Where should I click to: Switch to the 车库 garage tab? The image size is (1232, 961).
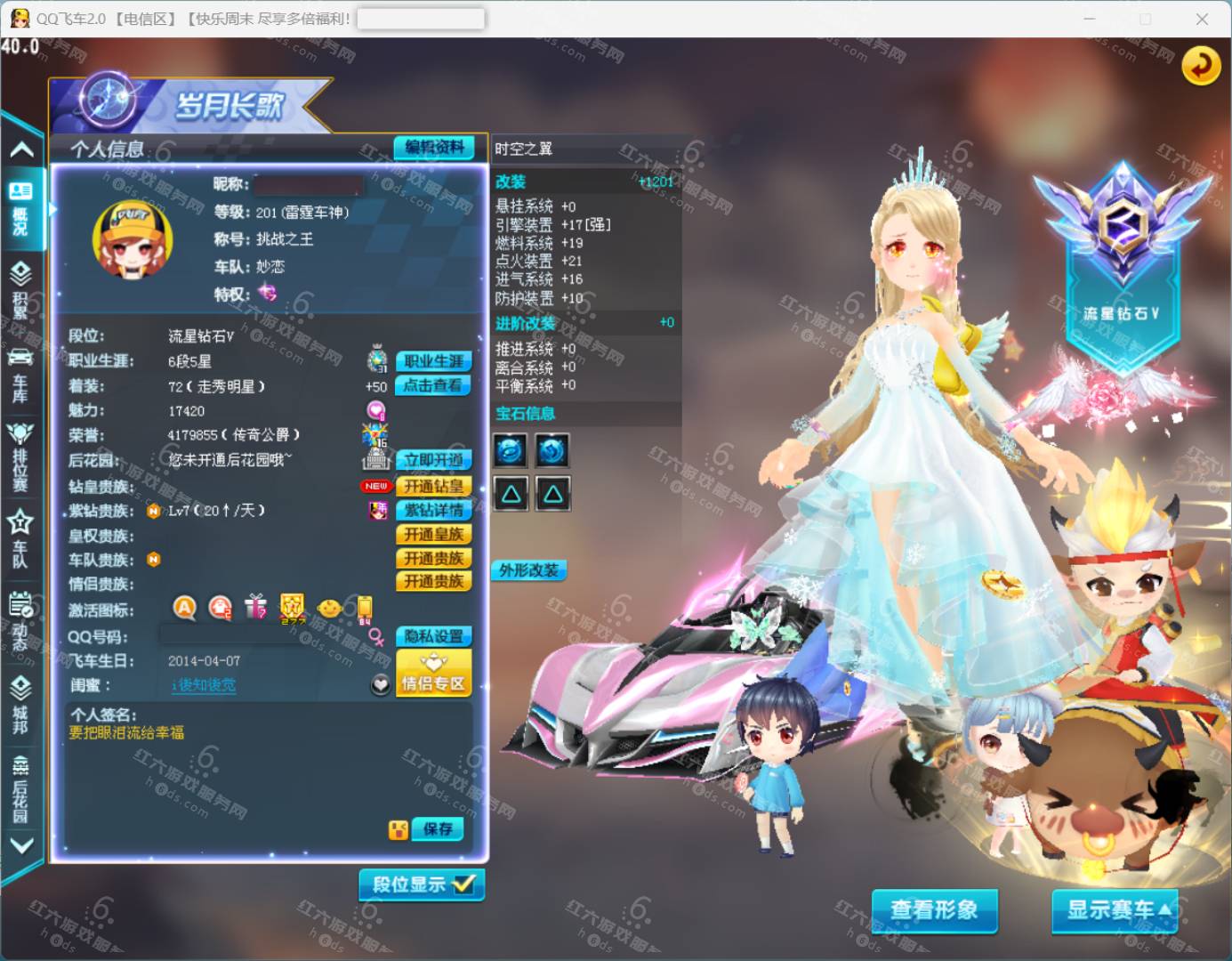(20, 375)
